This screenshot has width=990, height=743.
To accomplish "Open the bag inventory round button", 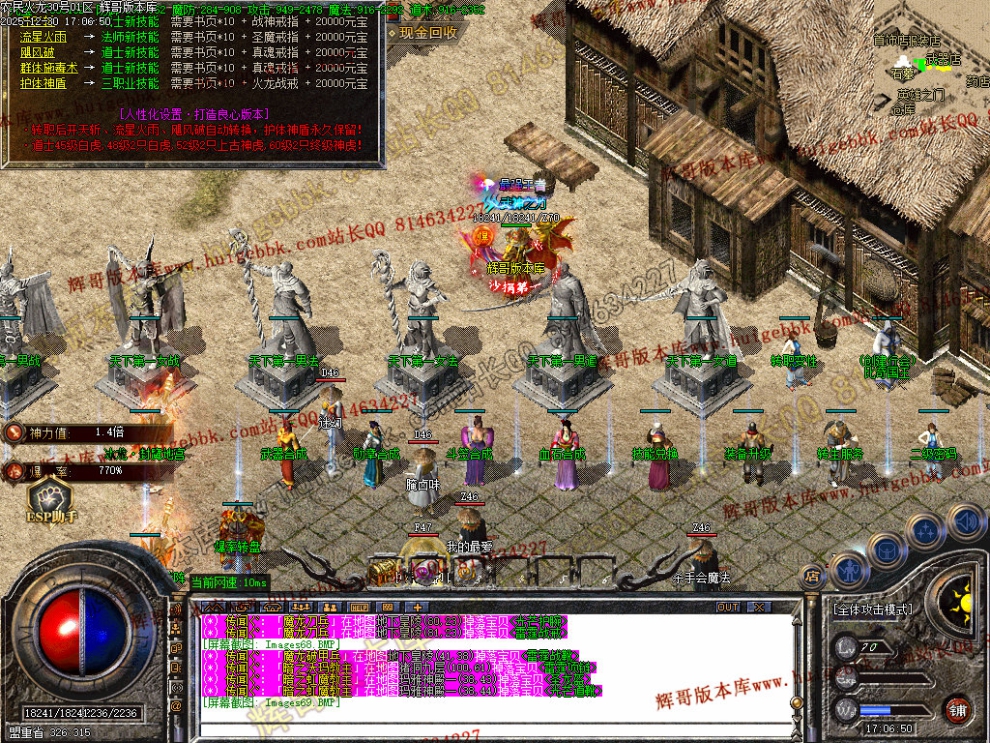I will 886,548.
